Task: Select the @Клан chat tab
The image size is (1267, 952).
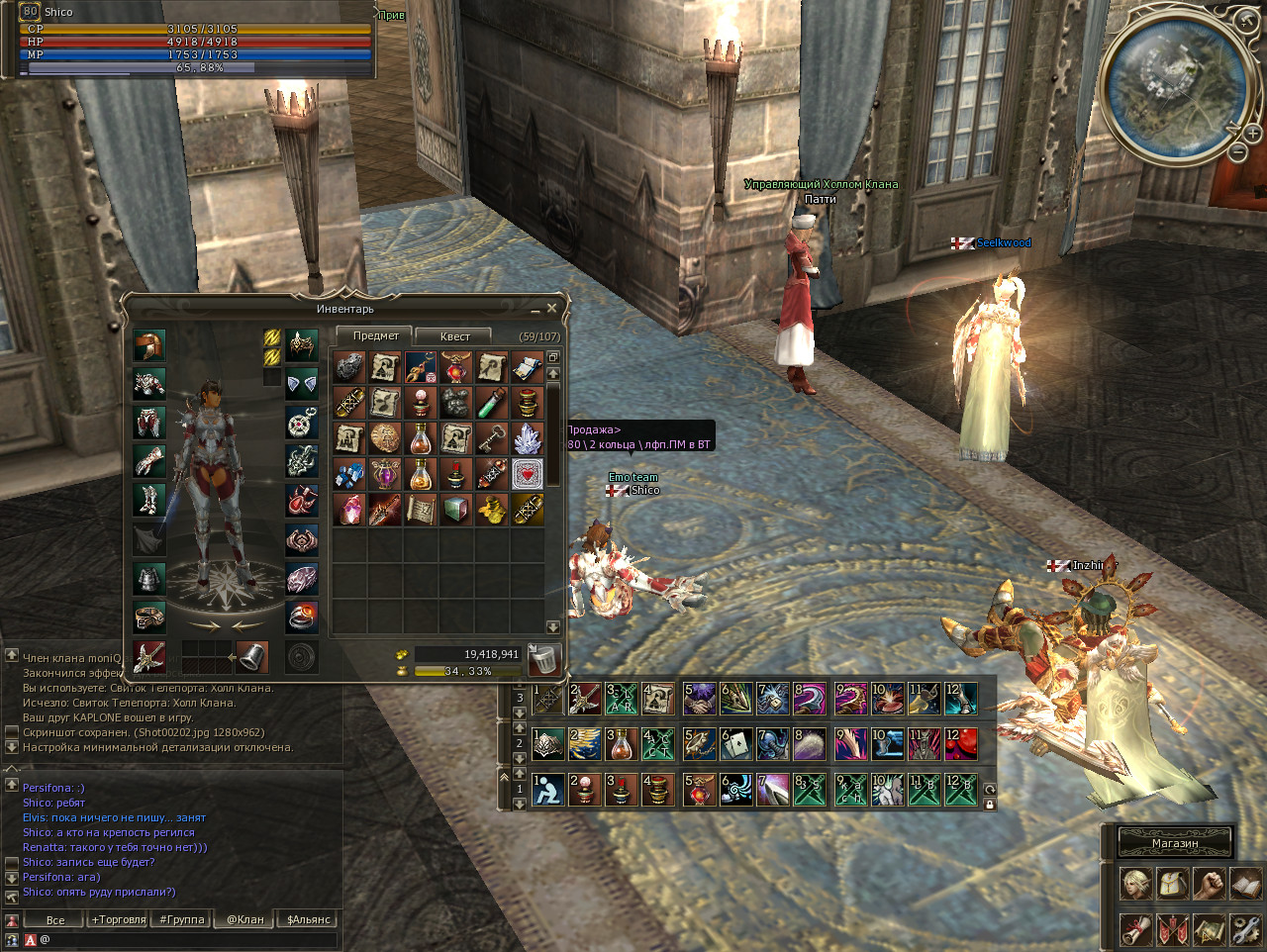Action: [x=244, y=919]
